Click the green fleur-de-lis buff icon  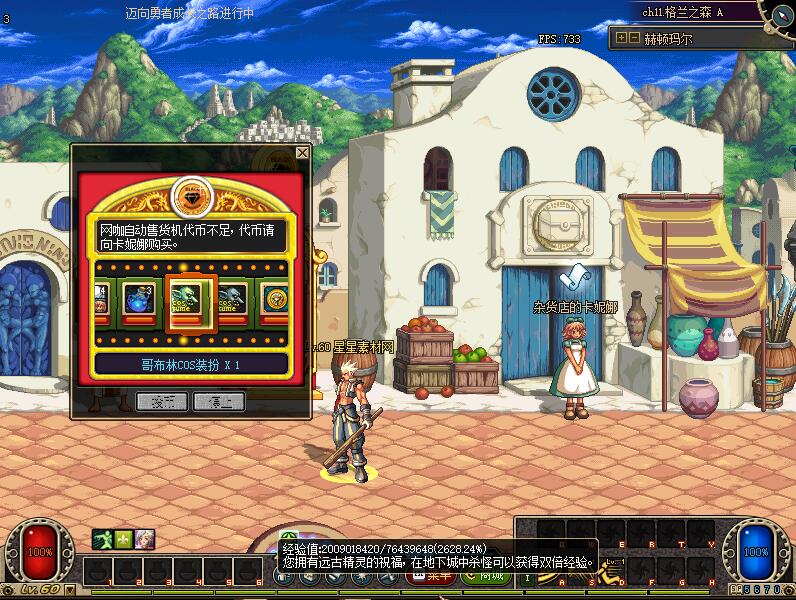click(123, 539)
